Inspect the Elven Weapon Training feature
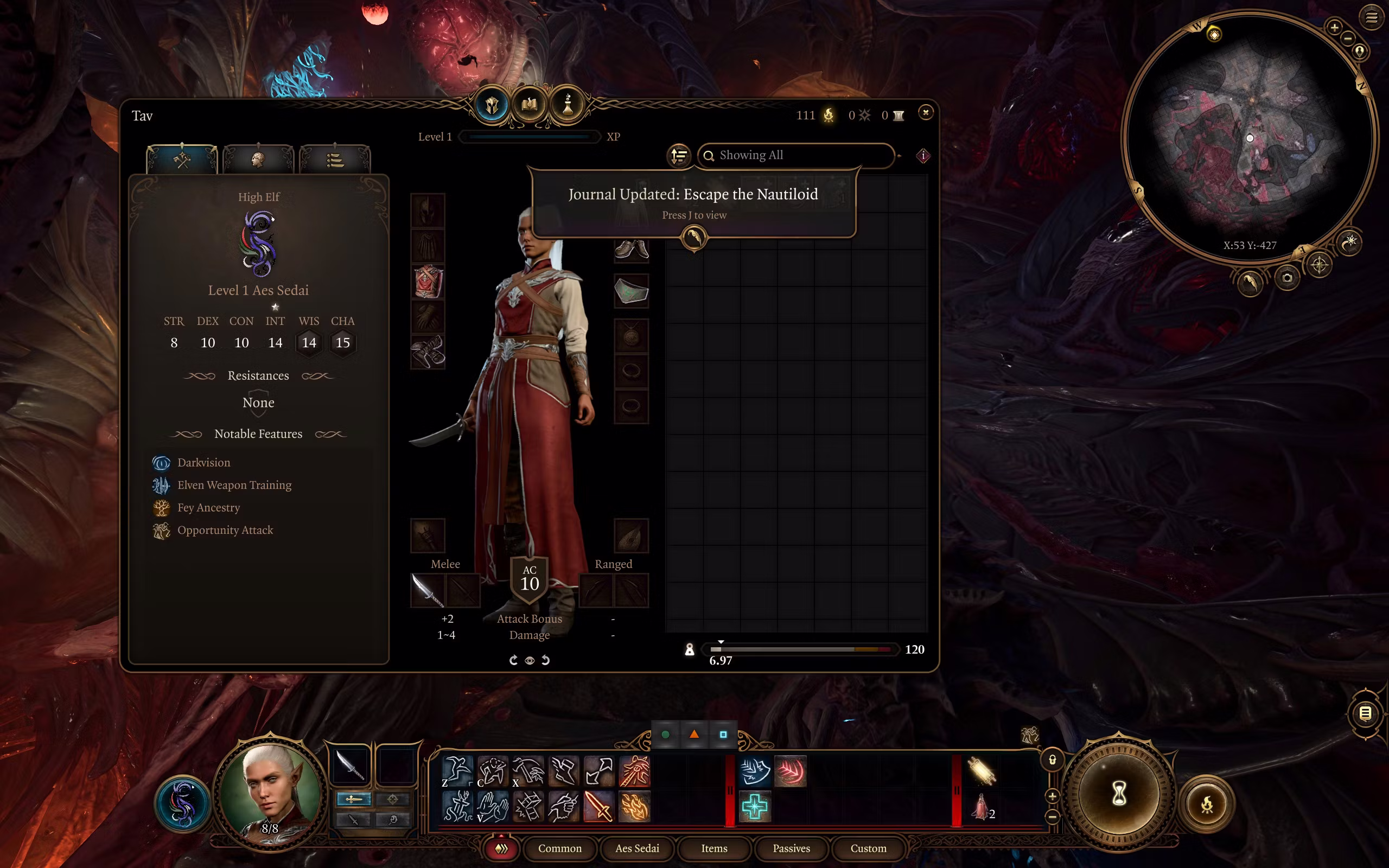1389x868 pixels. point(234,485)
